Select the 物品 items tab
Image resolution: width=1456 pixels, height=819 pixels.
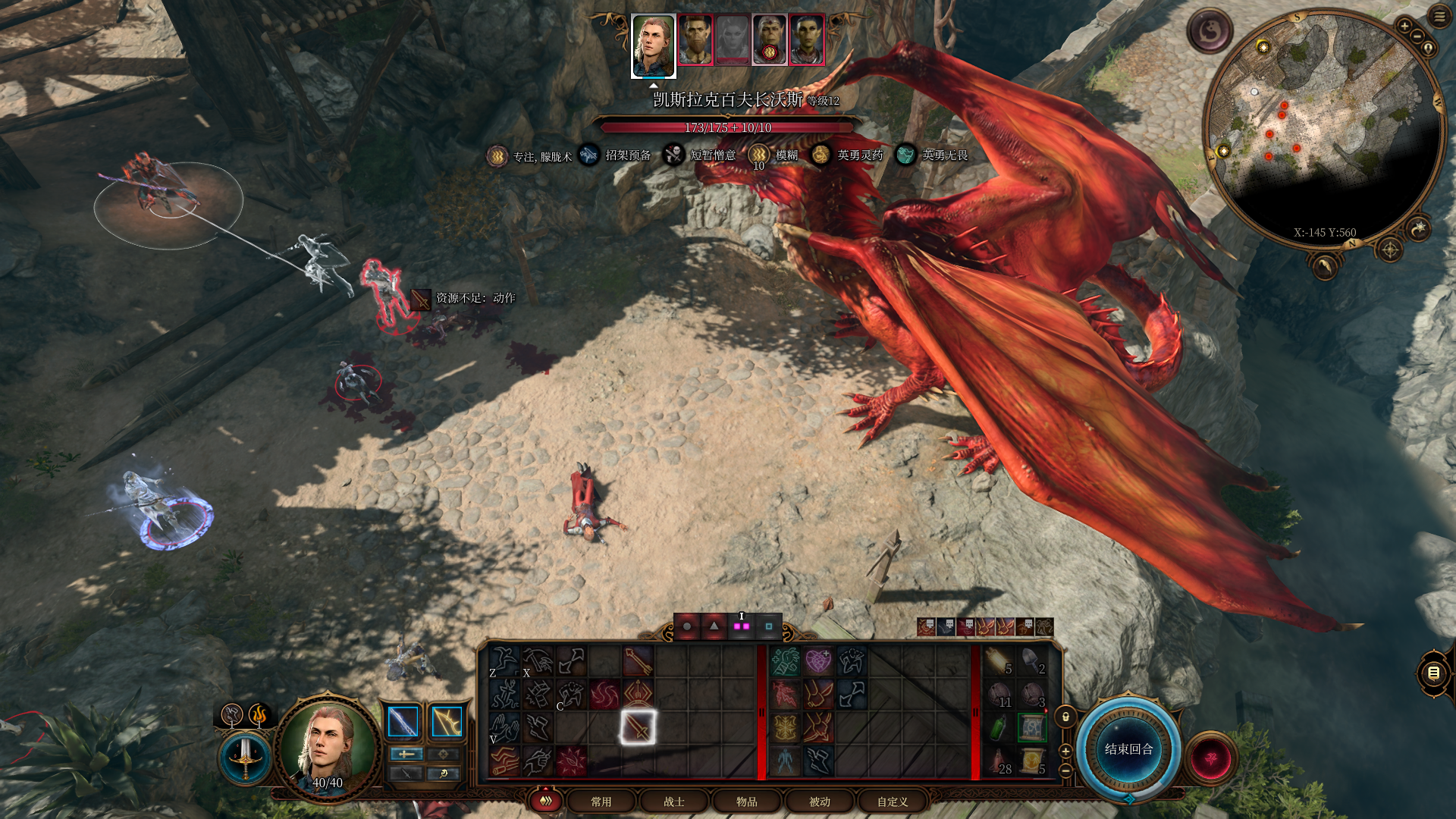pyautogui.click(x=747, y=802)
